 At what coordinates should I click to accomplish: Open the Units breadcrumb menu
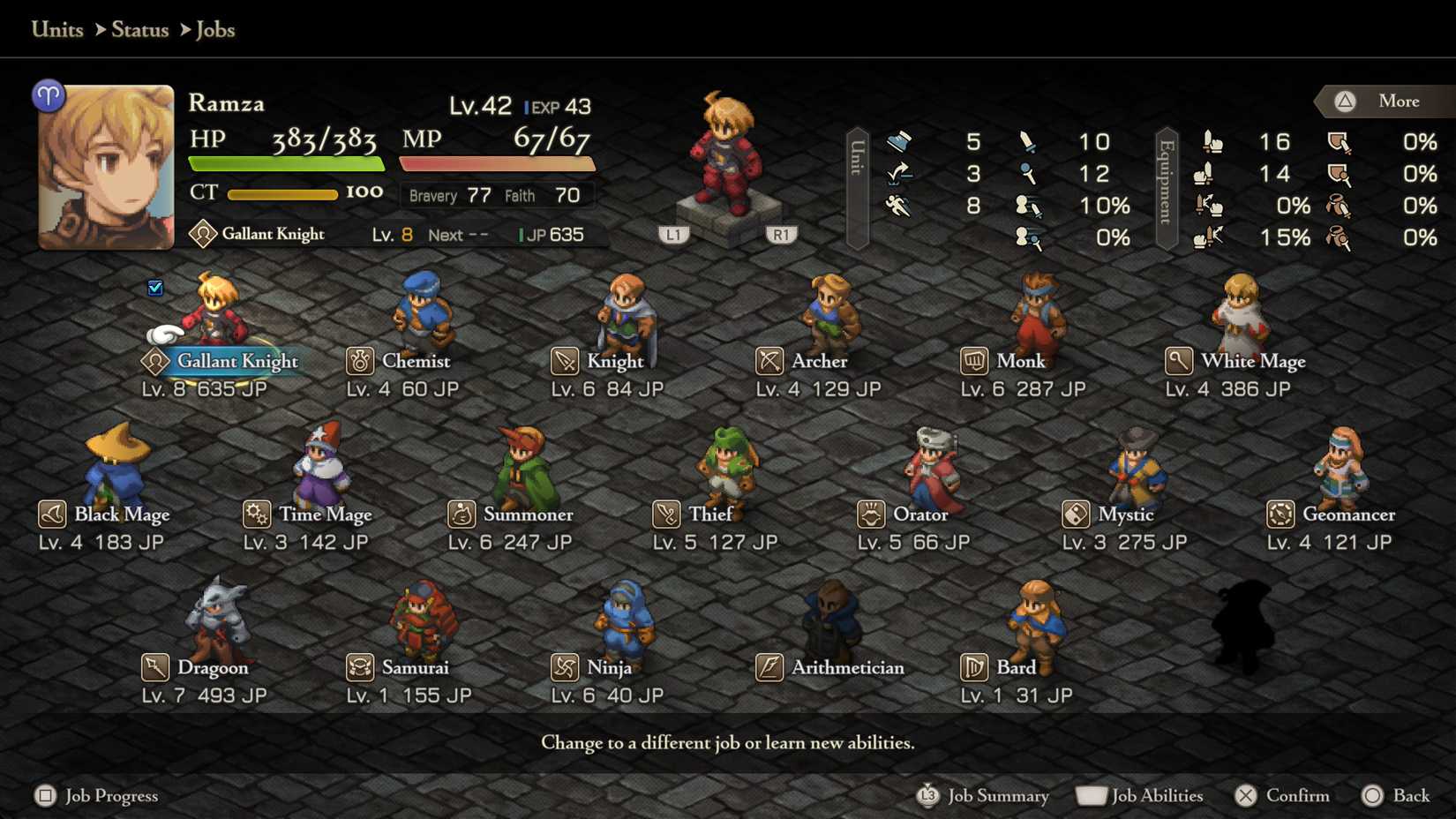56,29
